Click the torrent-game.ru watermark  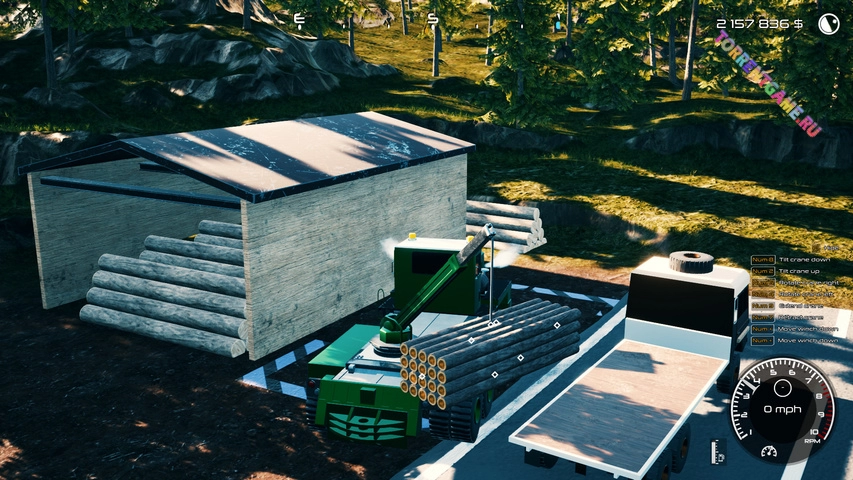click(x=767, y=84)
